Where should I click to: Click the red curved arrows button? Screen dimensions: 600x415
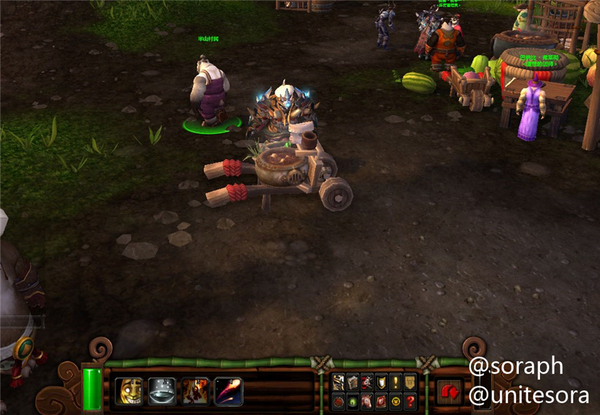449,391
